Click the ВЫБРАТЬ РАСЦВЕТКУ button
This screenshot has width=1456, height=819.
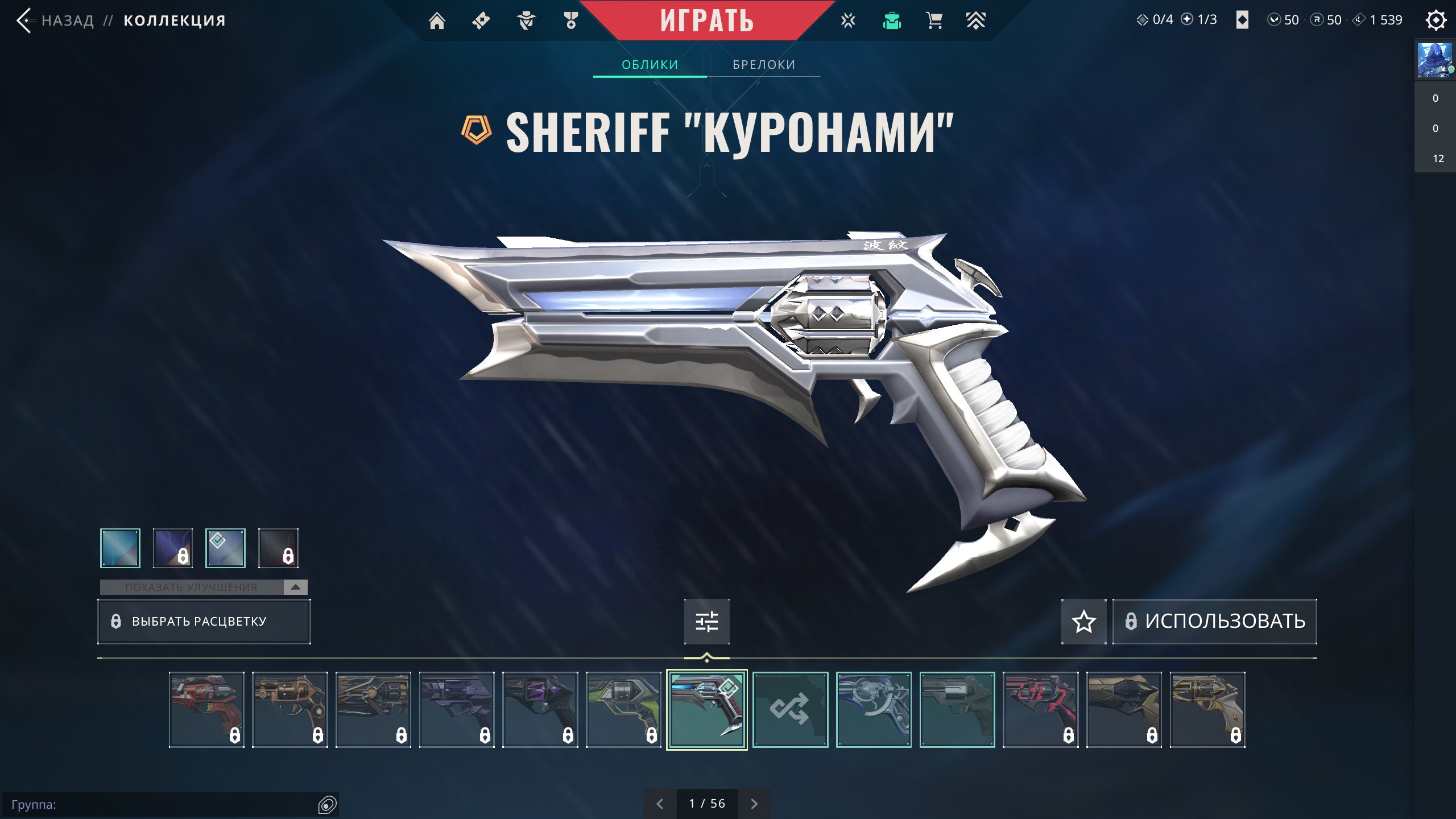[x=204, y=621]
